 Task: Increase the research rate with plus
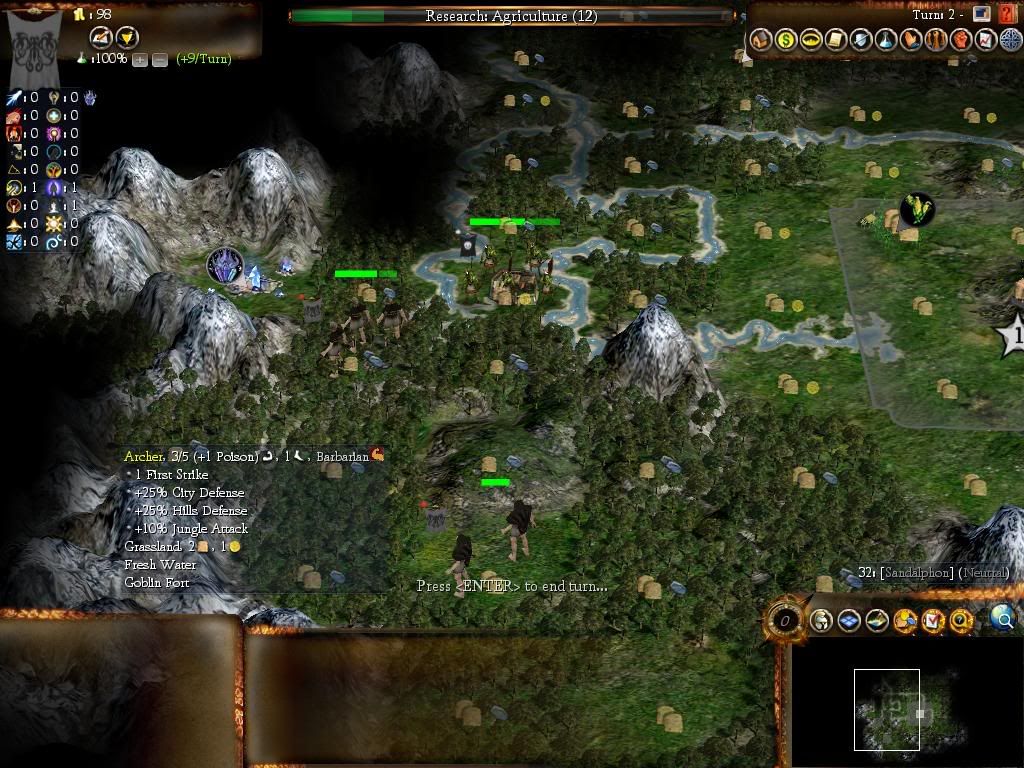141,59
